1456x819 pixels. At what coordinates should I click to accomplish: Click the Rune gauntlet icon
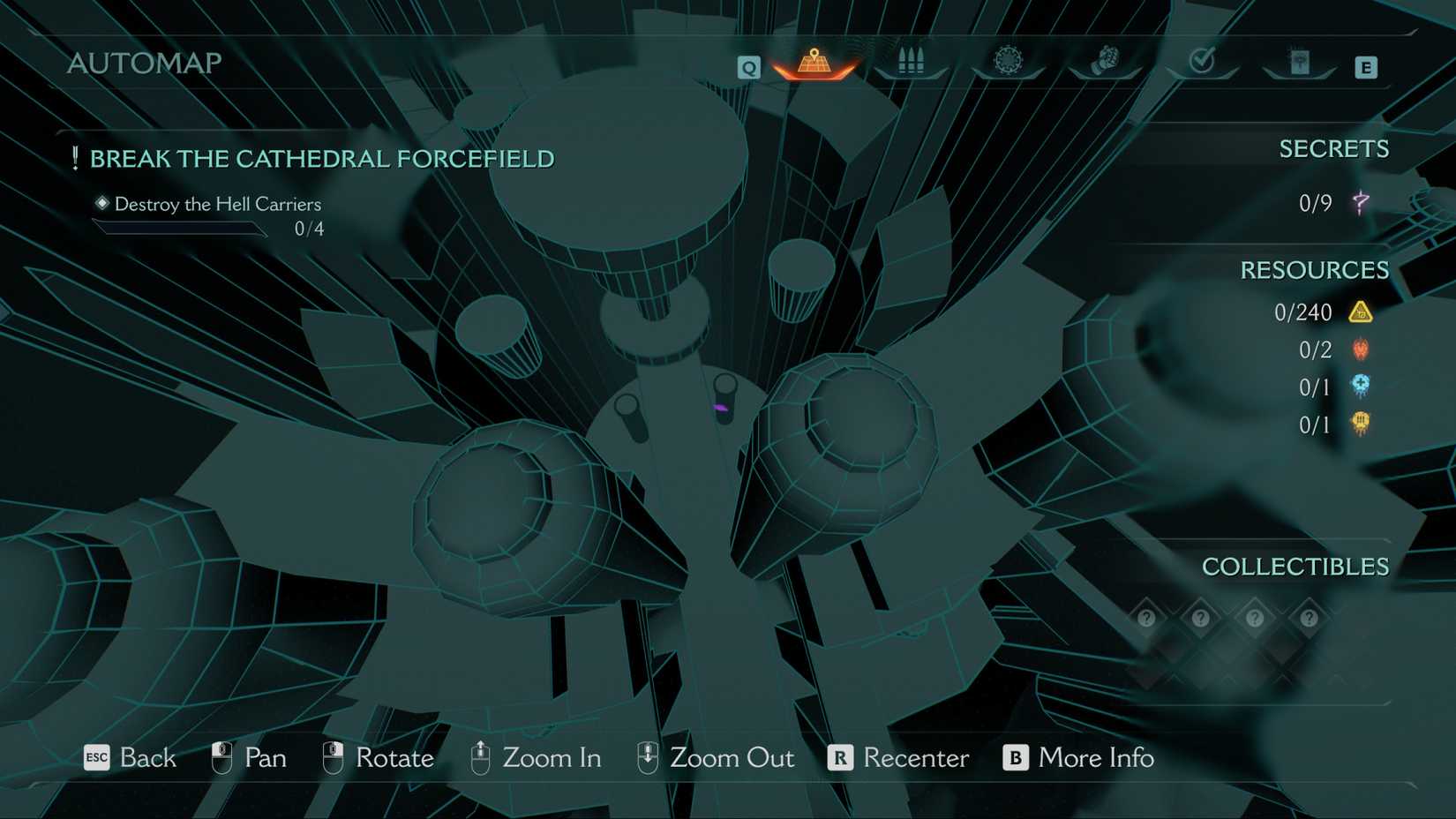pos(1106,60)
